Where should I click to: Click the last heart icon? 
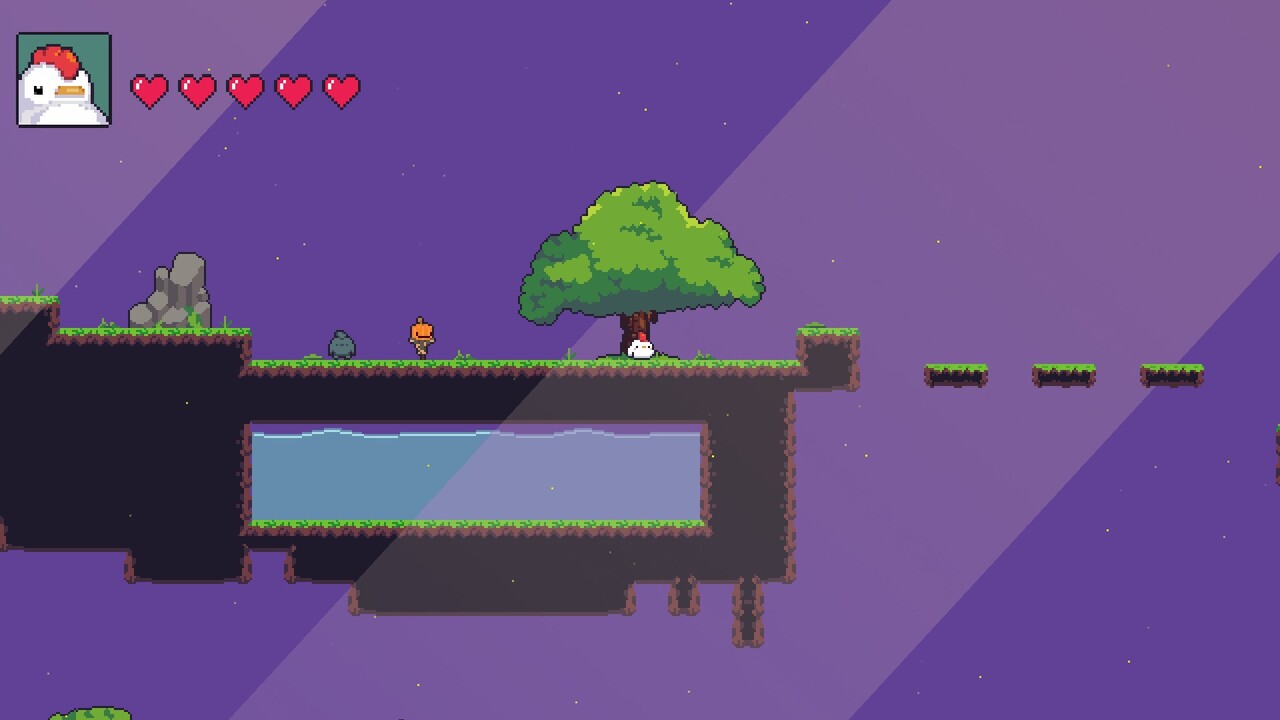pyautogui.click(x=341, y=90)
